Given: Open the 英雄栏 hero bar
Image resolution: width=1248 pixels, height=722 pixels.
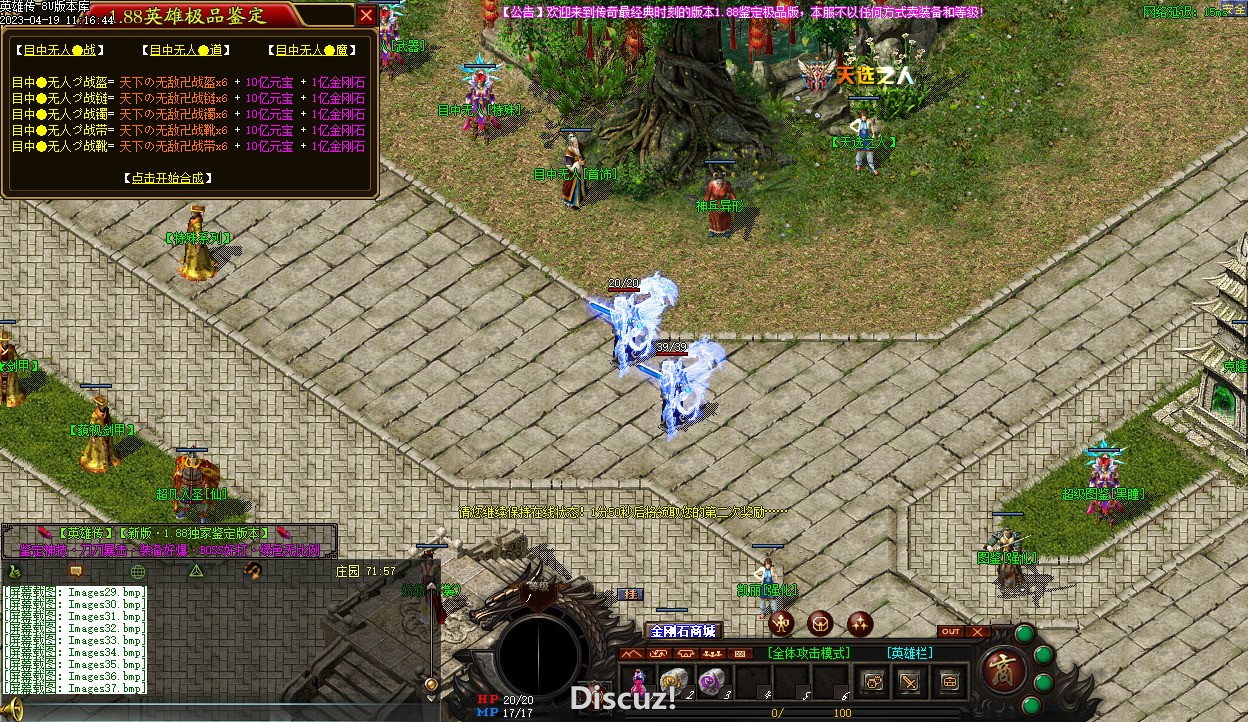Looking at the screenshot, I should pyautogui.click(x=909, y=653).
